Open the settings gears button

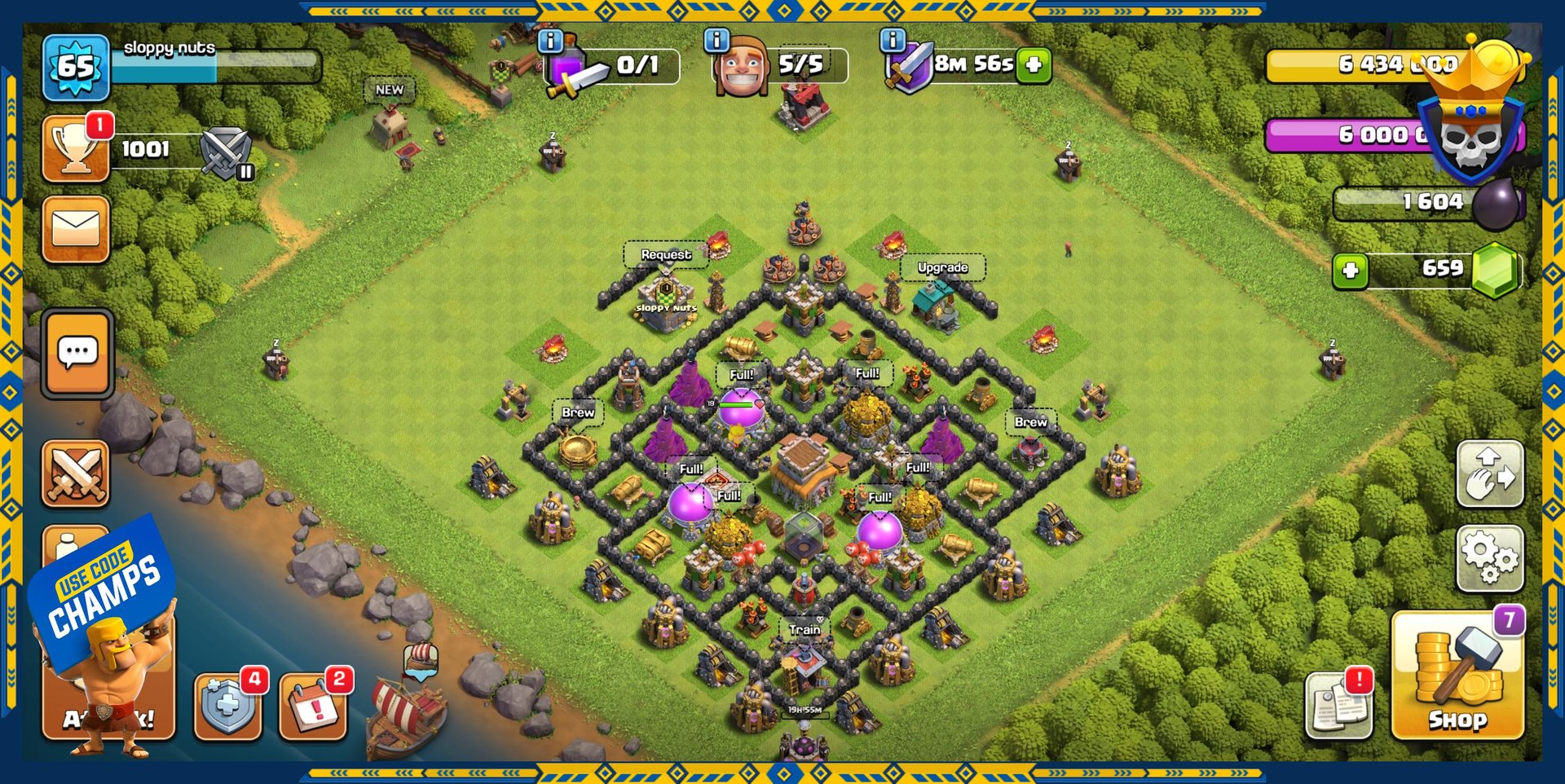pos(1489,558)
